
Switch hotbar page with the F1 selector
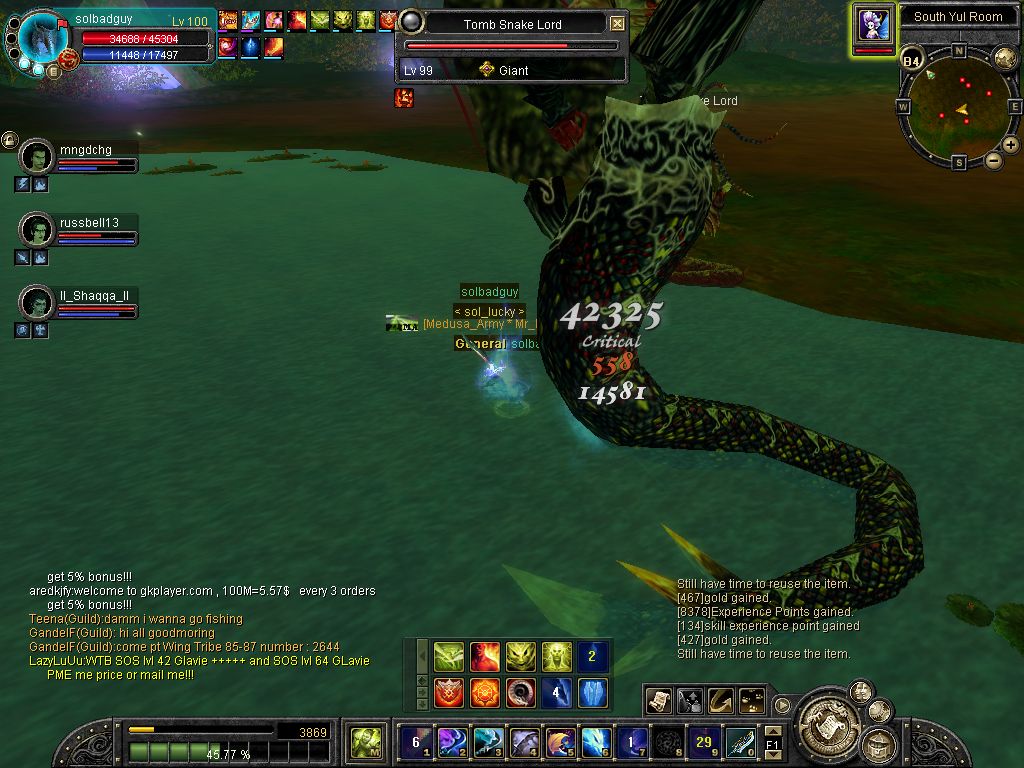tap(772, 744)
